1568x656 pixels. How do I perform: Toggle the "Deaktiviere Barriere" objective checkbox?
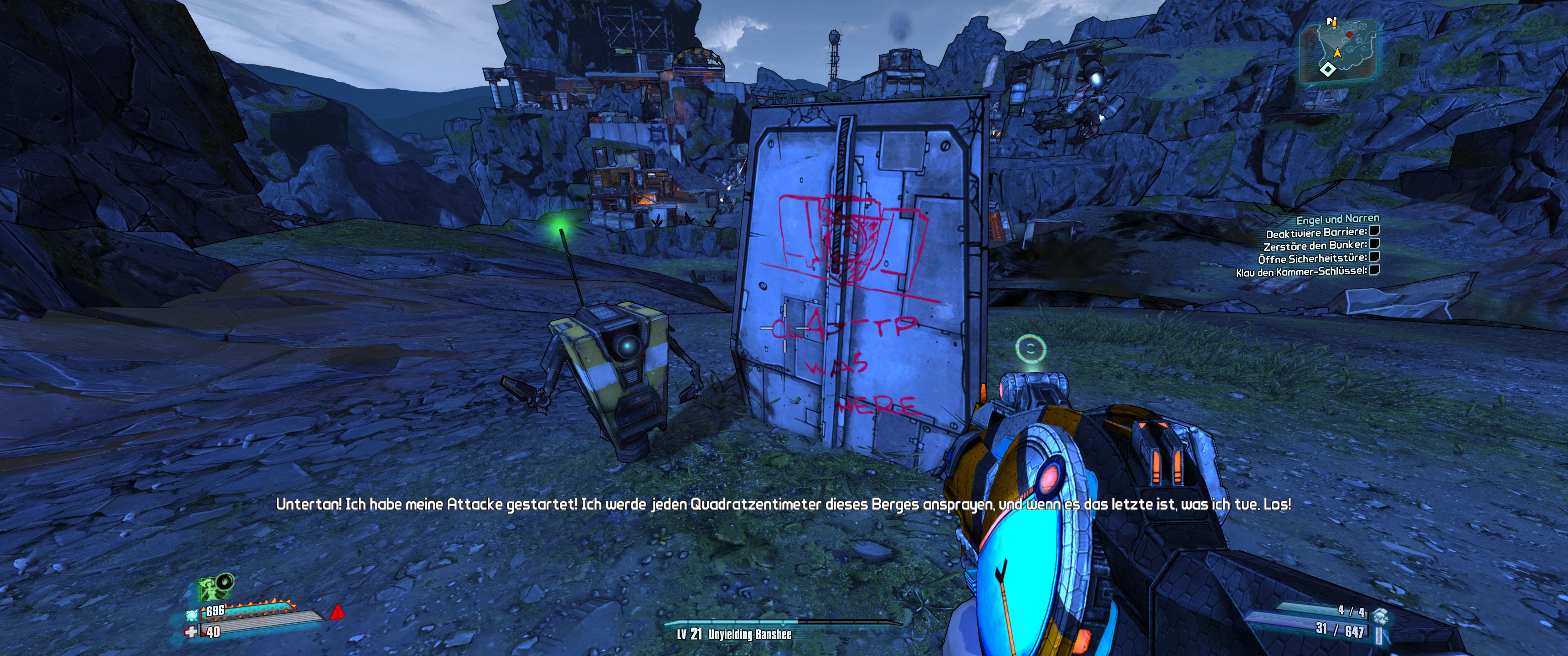coord(1374,231)
